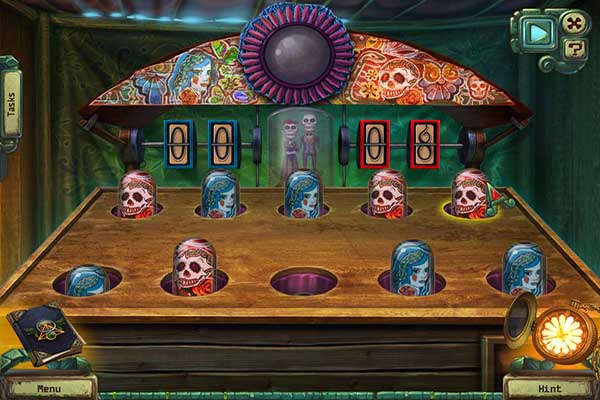600x400 pixels.
Task: Close the puzzle with the X button
Action: (x=573, y=22)
